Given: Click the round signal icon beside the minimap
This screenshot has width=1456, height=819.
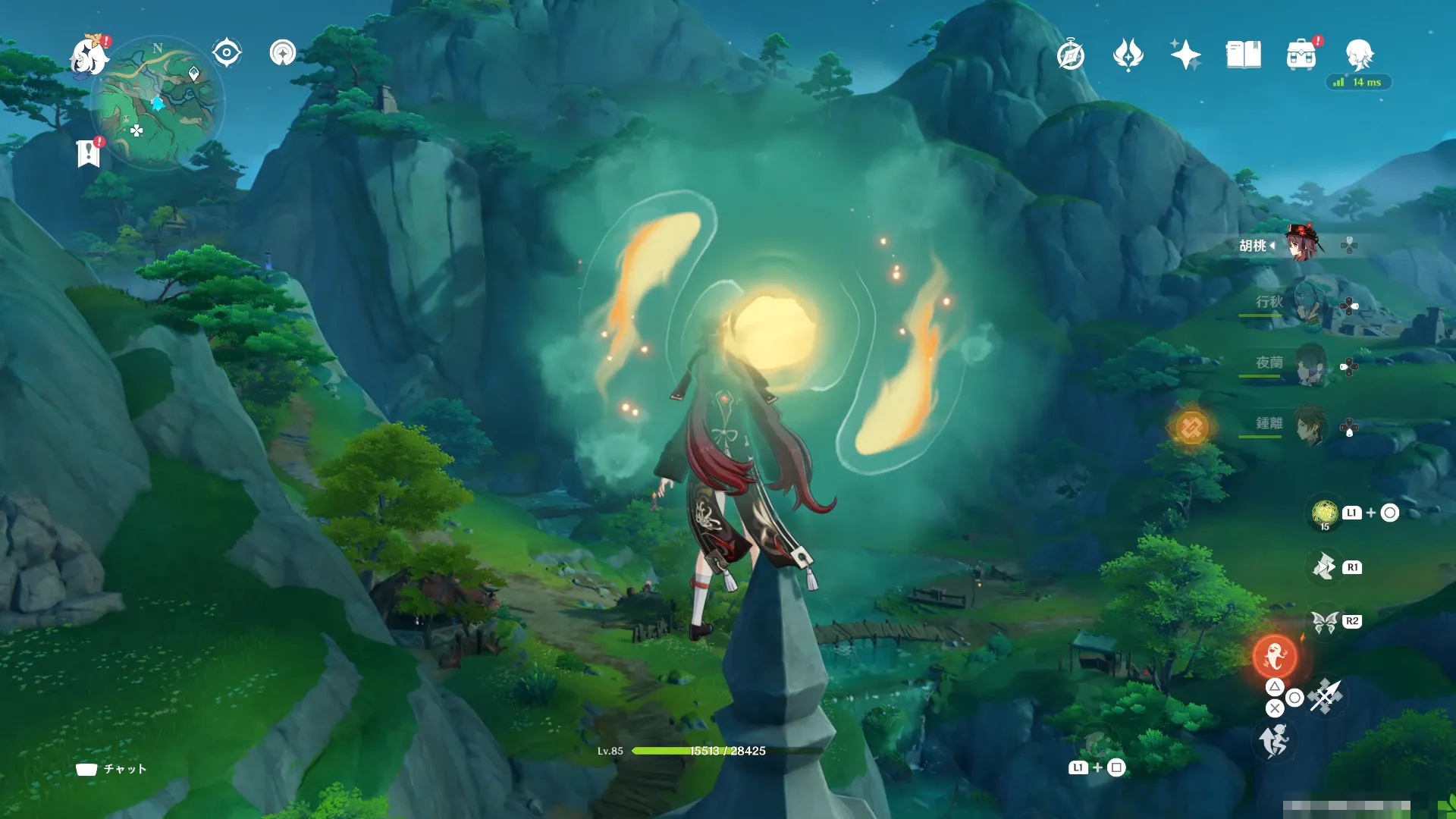Looking at the screenshot, I should tap(283, 53).
